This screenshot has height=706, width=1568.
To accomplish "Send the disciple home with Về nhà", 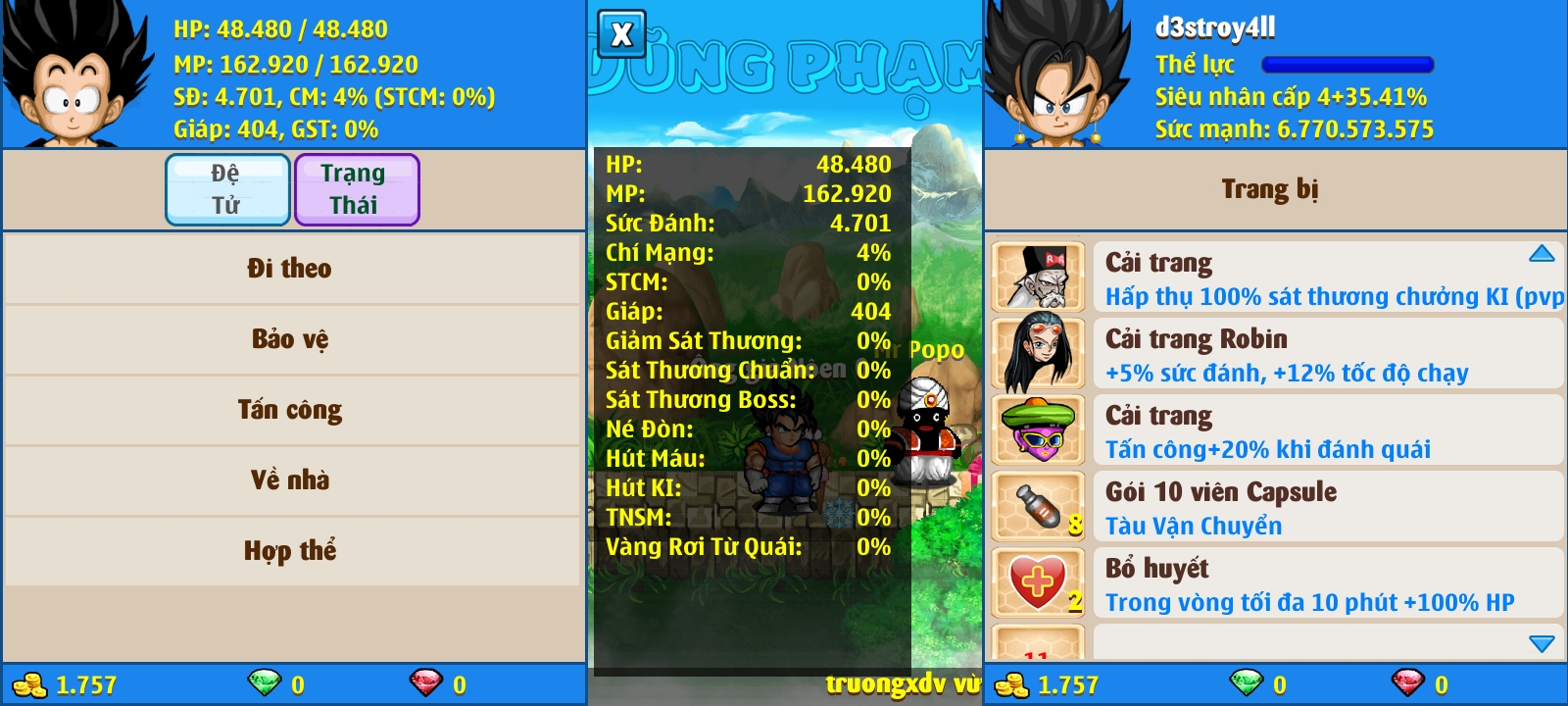I will pos(290,480).
